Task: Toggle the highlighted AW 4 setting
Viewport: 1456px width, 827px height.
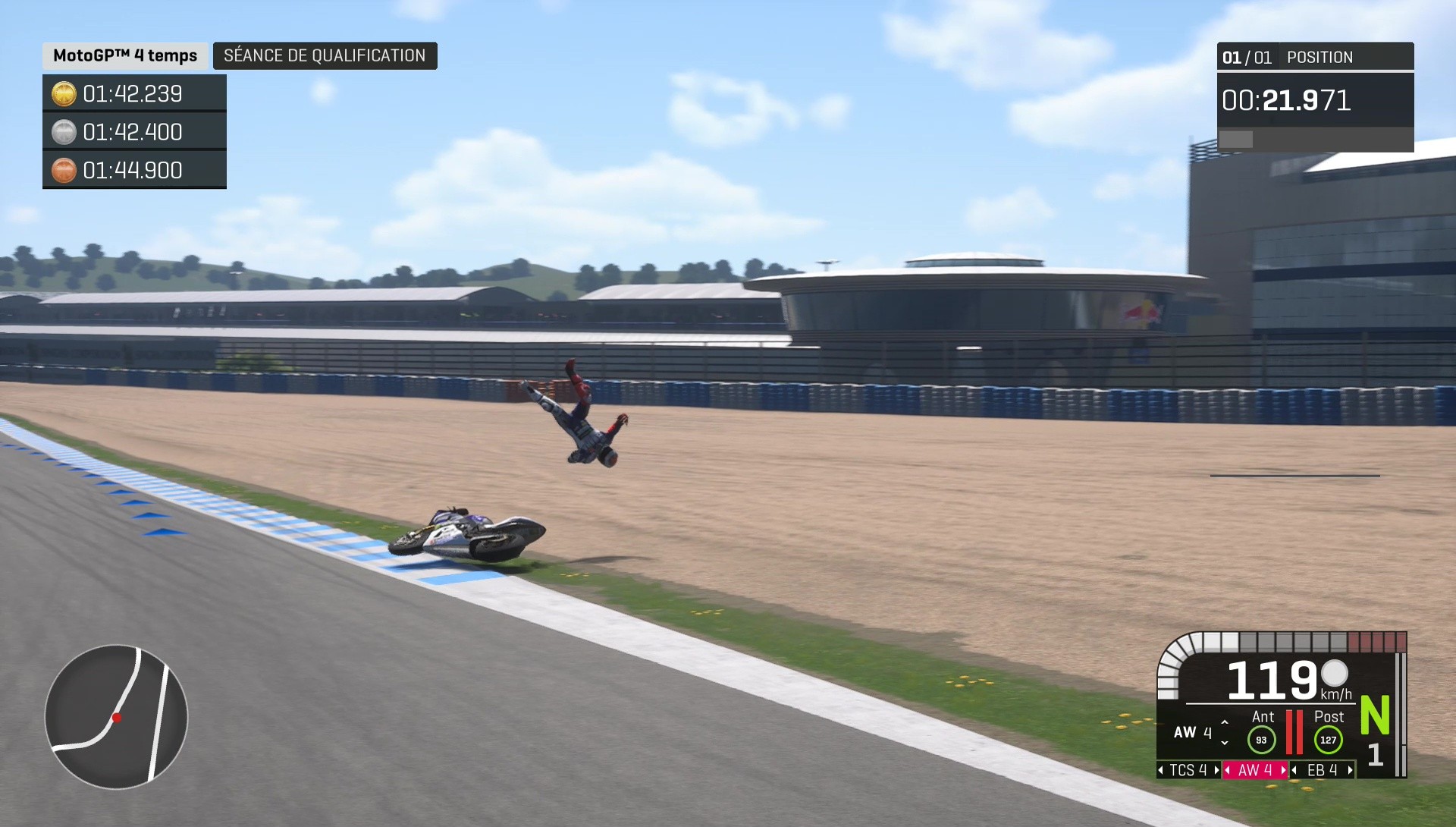Action: [x=1255, y=771]
